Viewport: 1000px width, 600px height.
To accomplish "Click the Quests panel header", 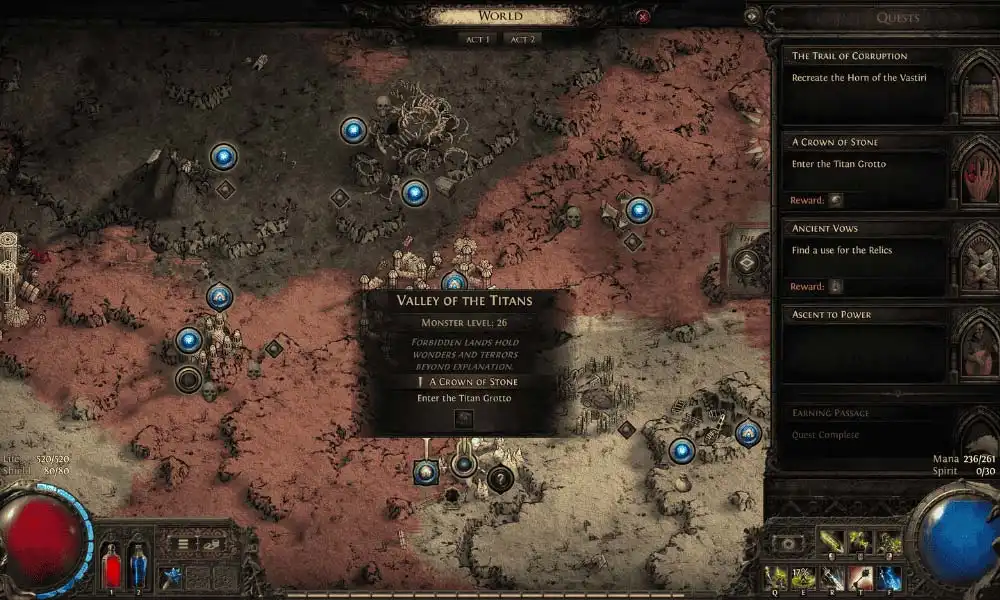I will point(897,18).
